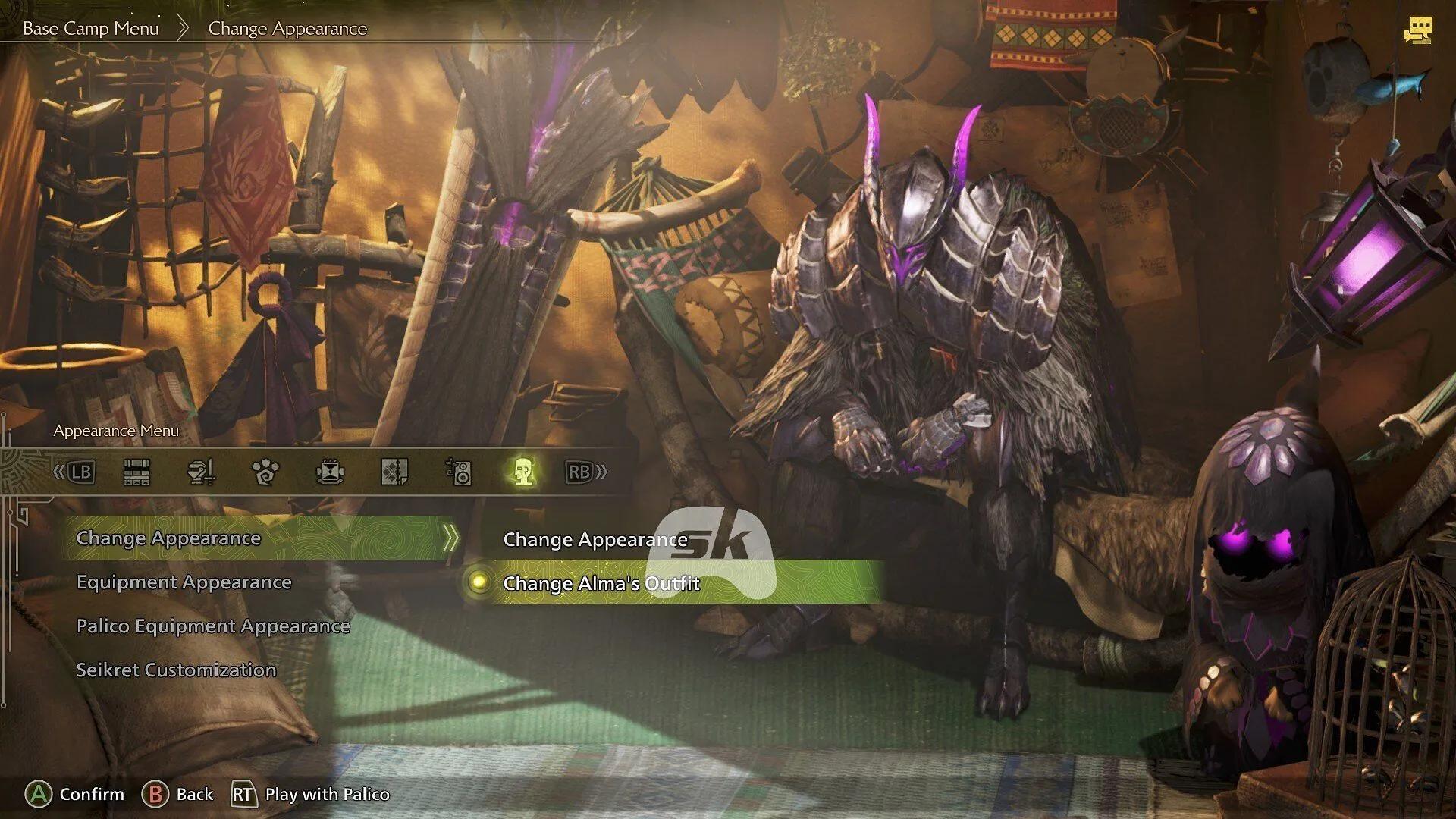Open the paw print tab
The image size is (1456, 819).
click(265, 472)
